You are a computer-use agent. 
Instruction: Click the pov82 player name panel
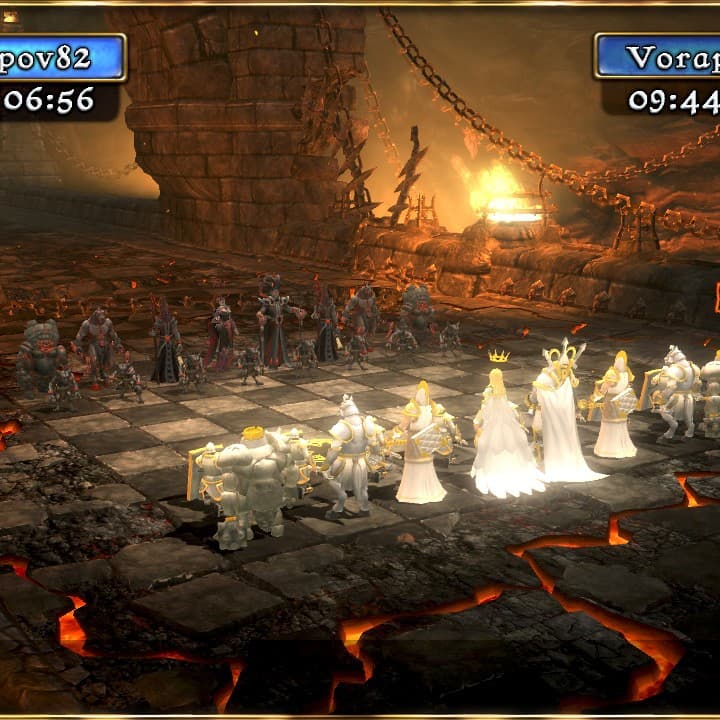[62, 58]
